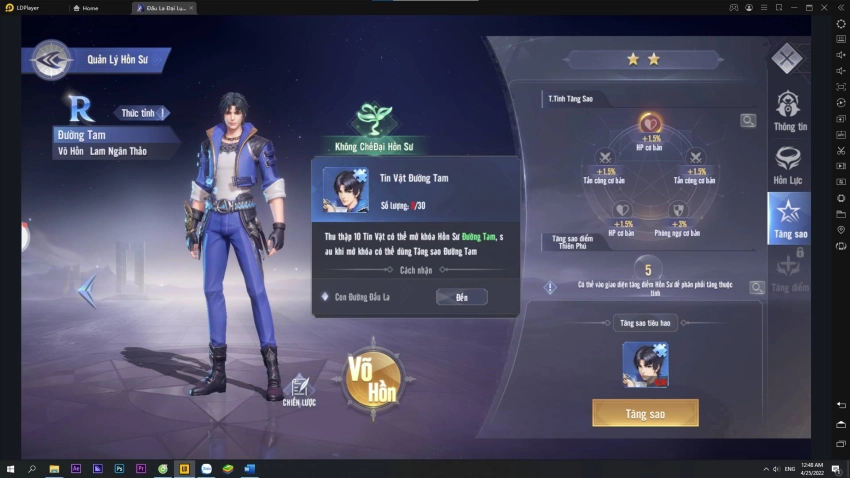Switch to the Thông tin tab

pyautogui.click(x=789, y=110)
